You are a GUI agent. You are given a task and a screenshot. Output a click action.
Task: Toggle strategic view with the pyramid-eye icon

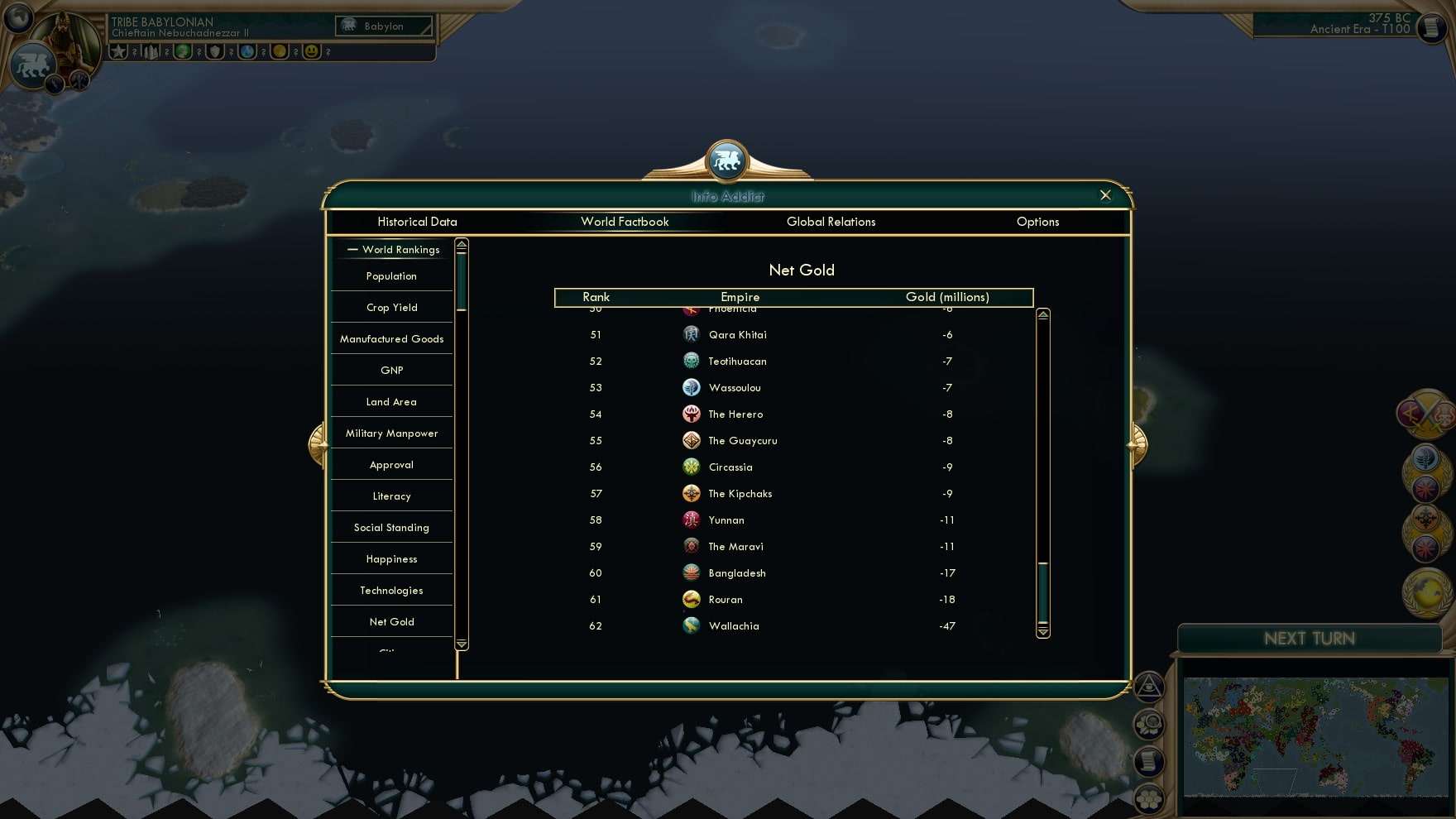[1149, 687]
